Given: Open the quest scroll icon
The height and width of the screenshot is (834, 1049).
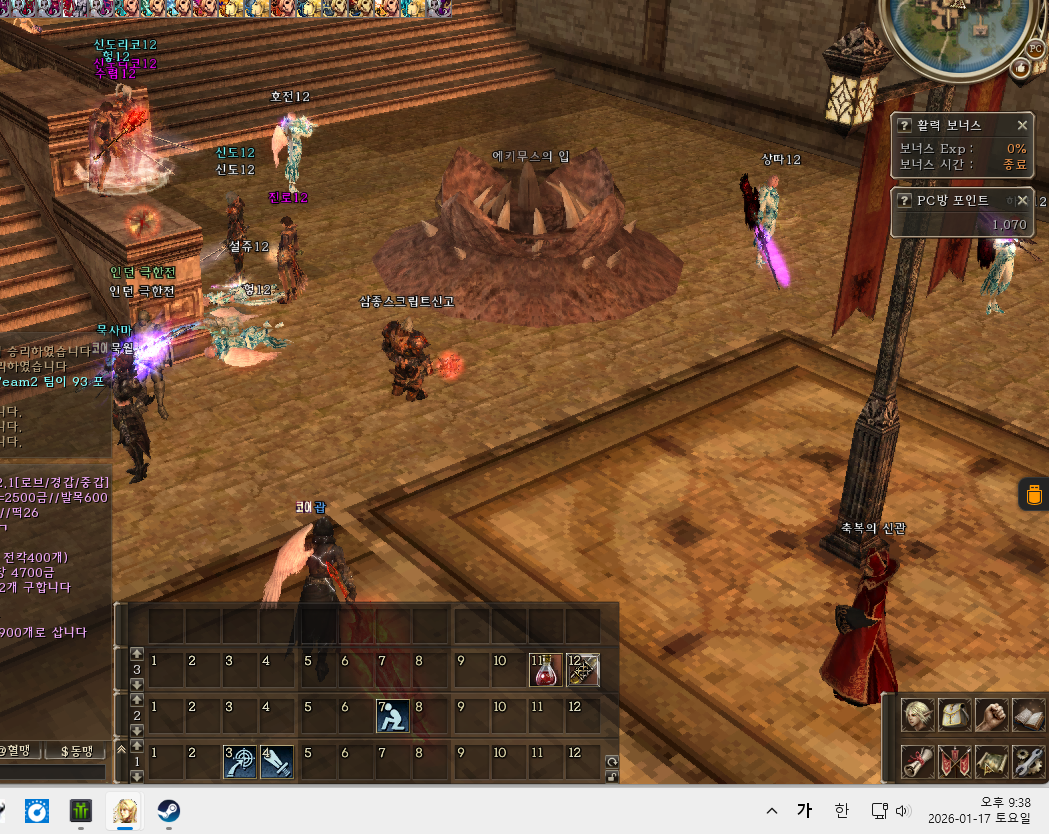Looking at the screenshot, I should coord(917,762).
